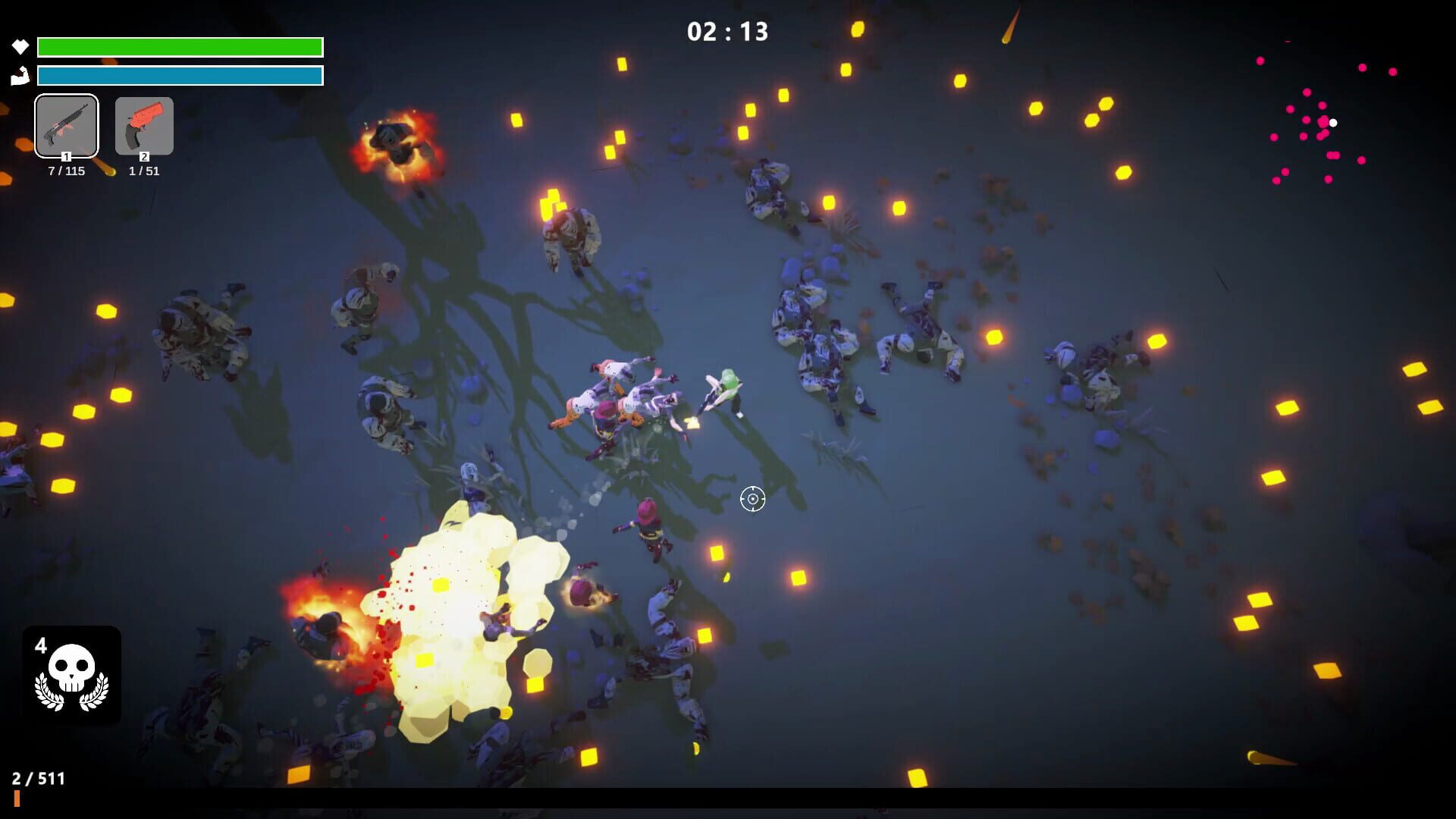Viewport: 1456px width, 819px height.
Task: Click the flexed arm stamina icon
Action: [20, 75]
